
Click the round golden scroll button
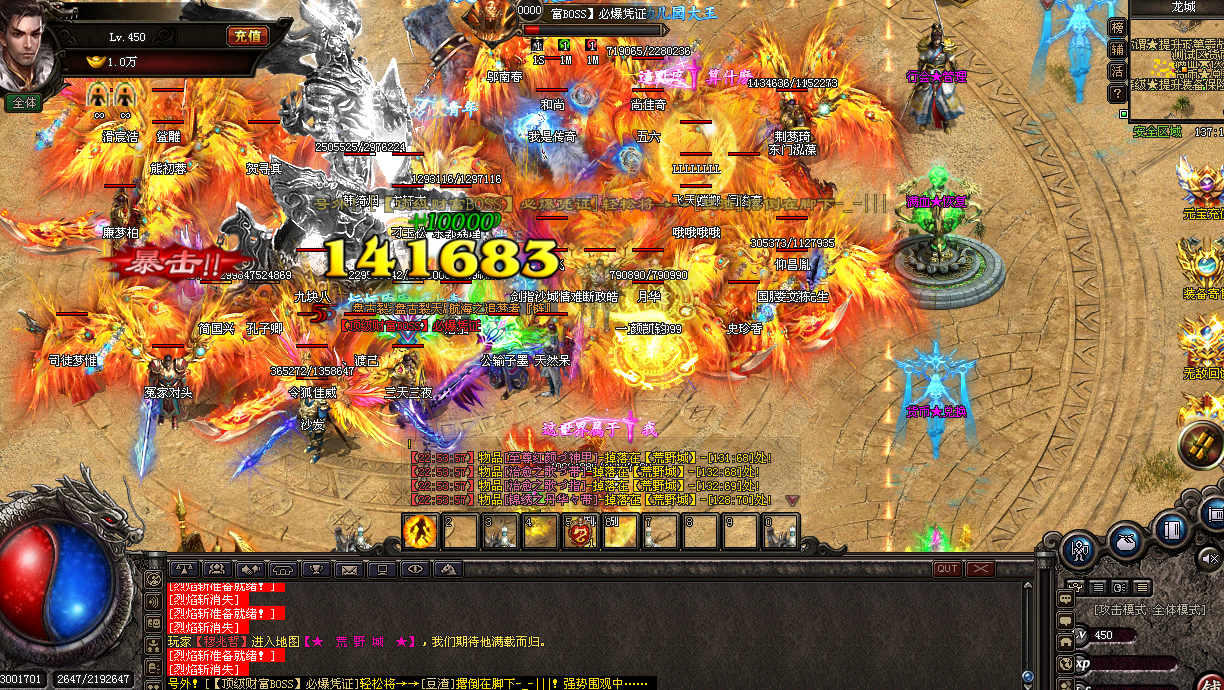coord(1201,446)
